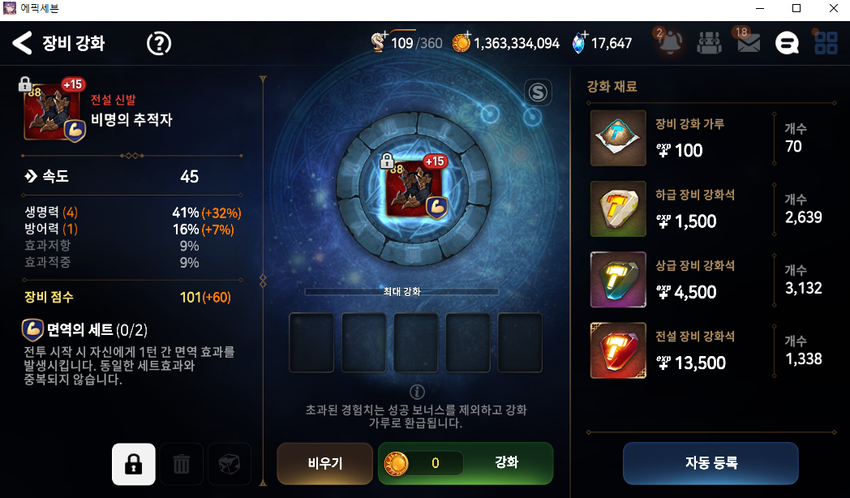Open the mailbox envelope icon

pyautogui.click(x=747, y=43)
